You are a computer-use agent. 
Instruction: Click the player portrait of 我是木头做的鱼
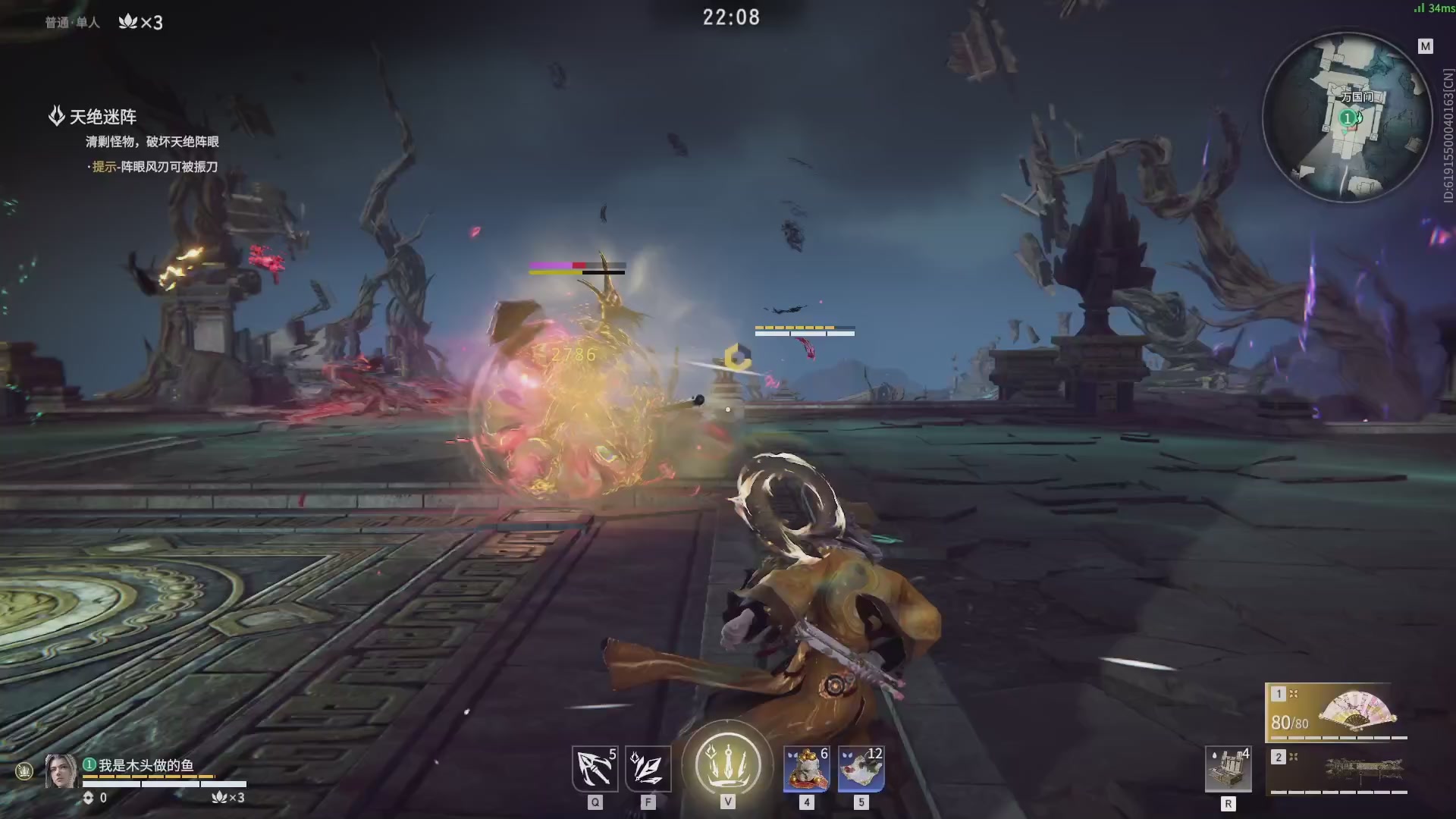pos(61,771)
